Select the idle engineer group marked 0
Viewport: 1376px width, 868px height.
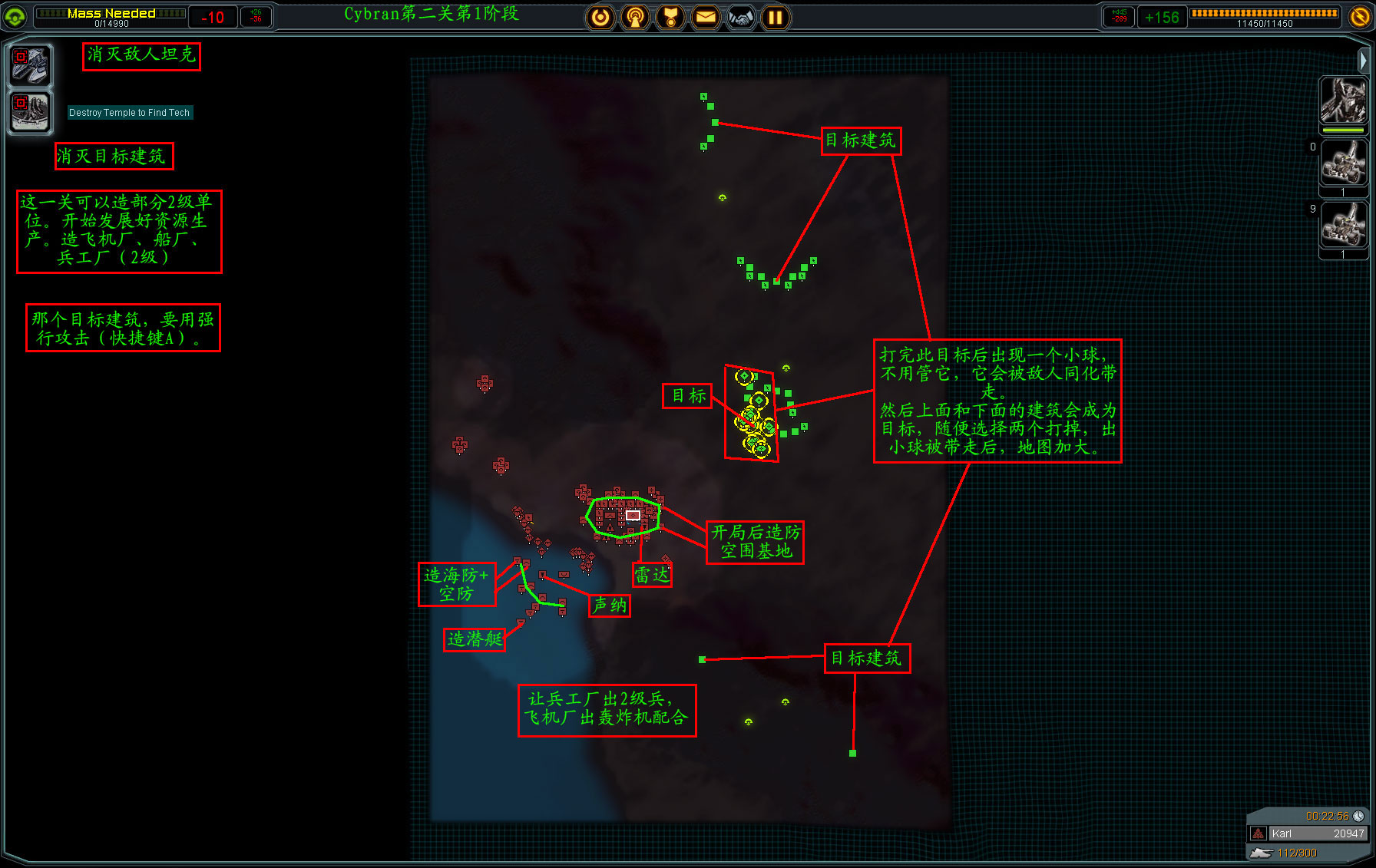pos(1343,163)
